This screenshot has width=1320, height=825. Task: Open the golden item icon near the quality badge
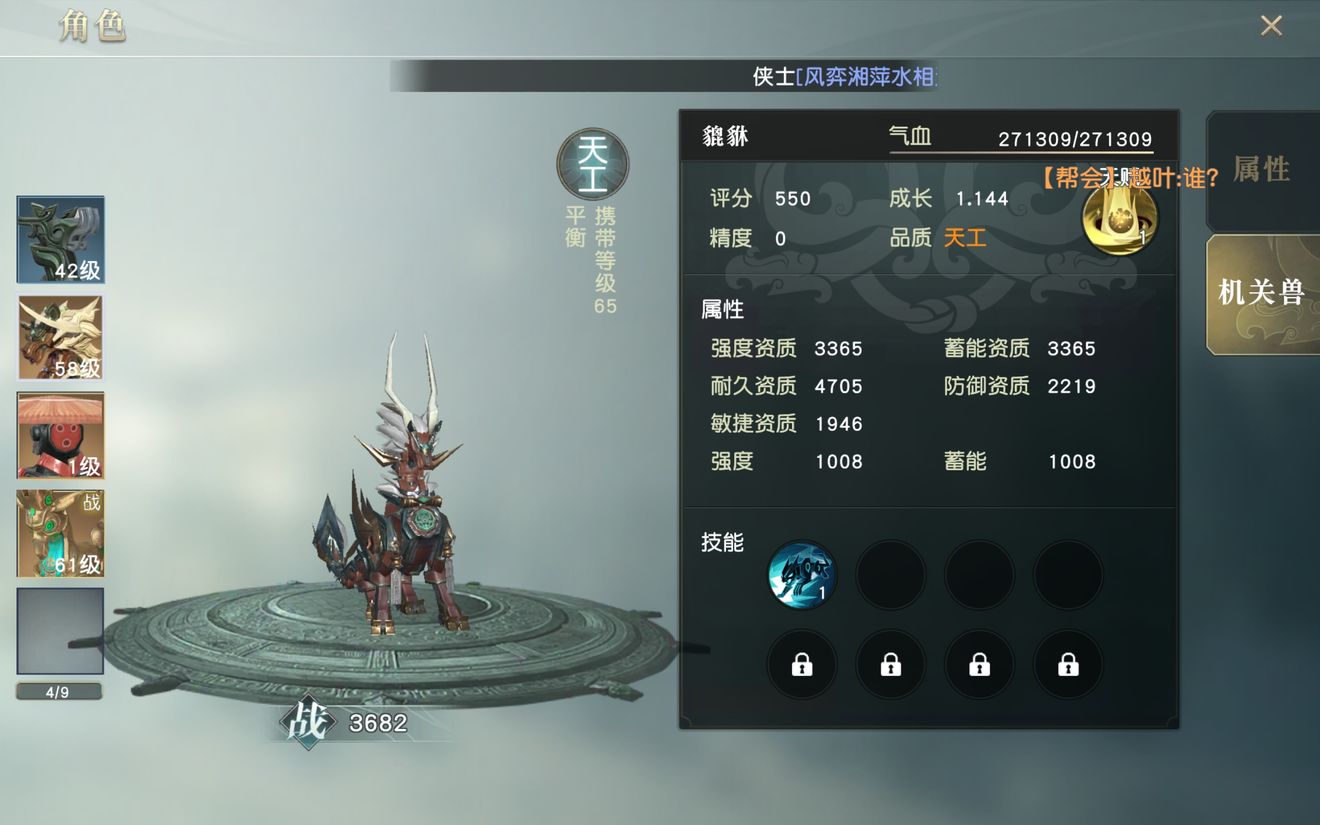pos(1120,220)
